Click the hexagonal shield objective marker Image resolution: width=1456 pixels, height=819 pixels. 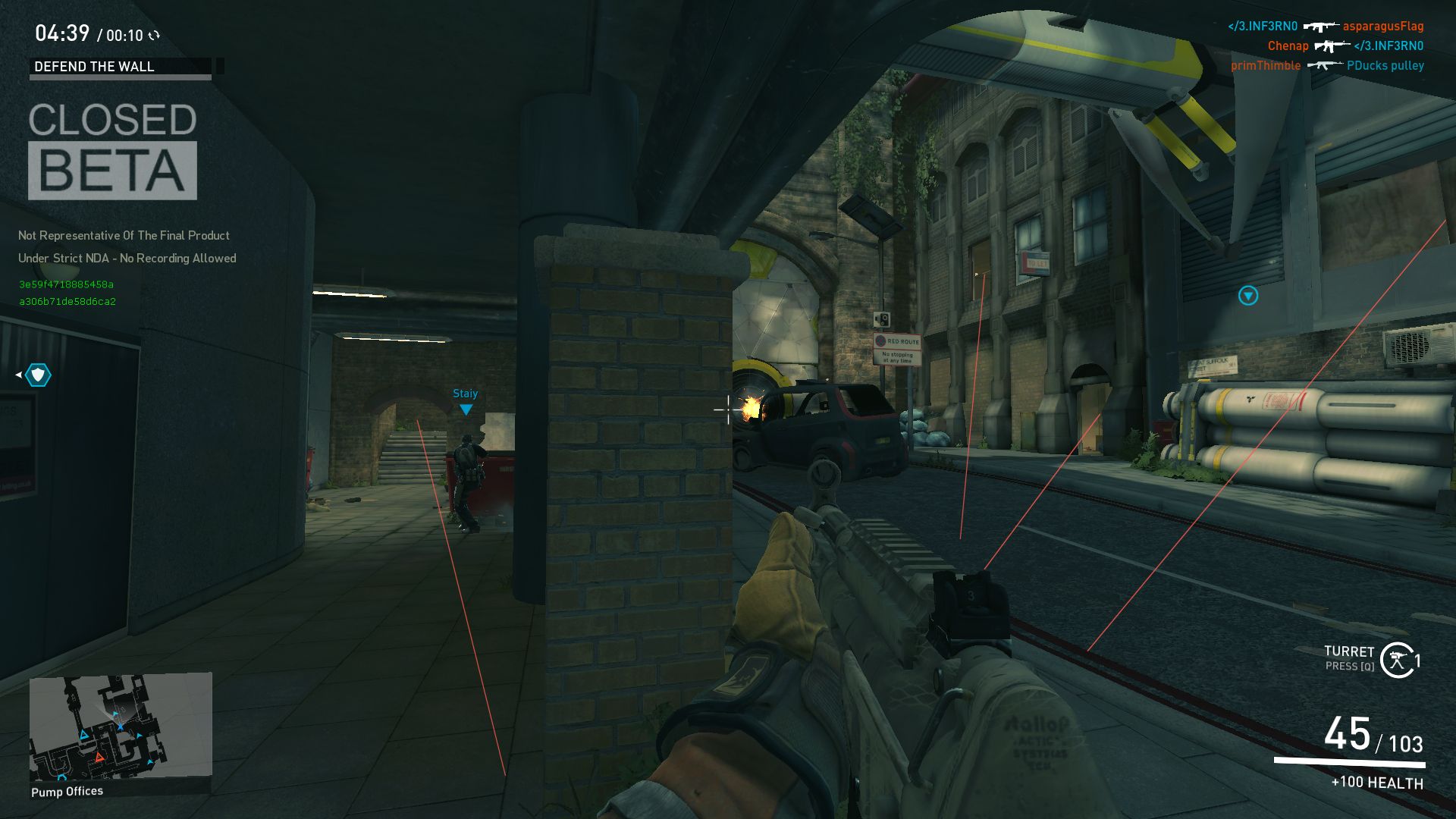(38, 375)
